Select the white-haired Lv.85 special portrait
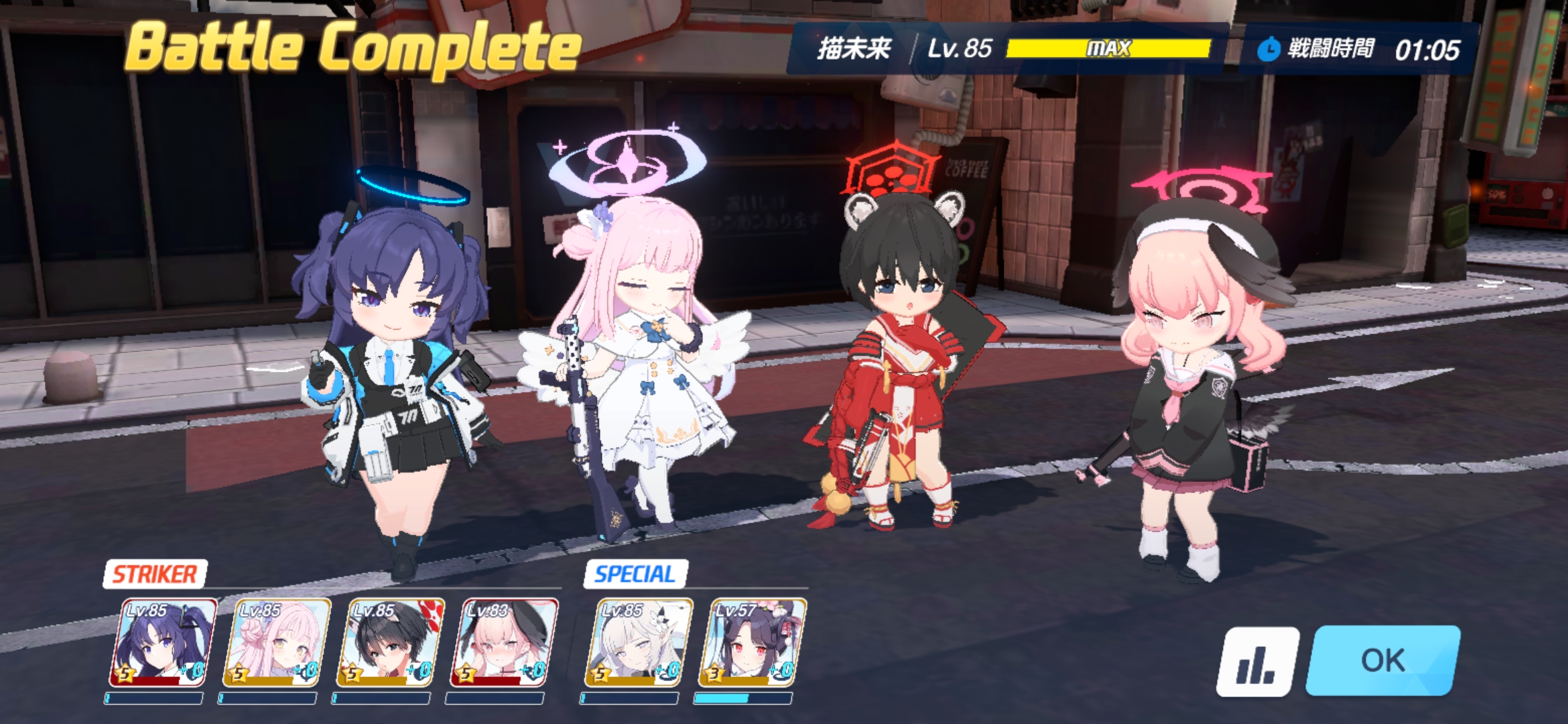Viewport: 1568px width, 724px height. pos(637,643)
